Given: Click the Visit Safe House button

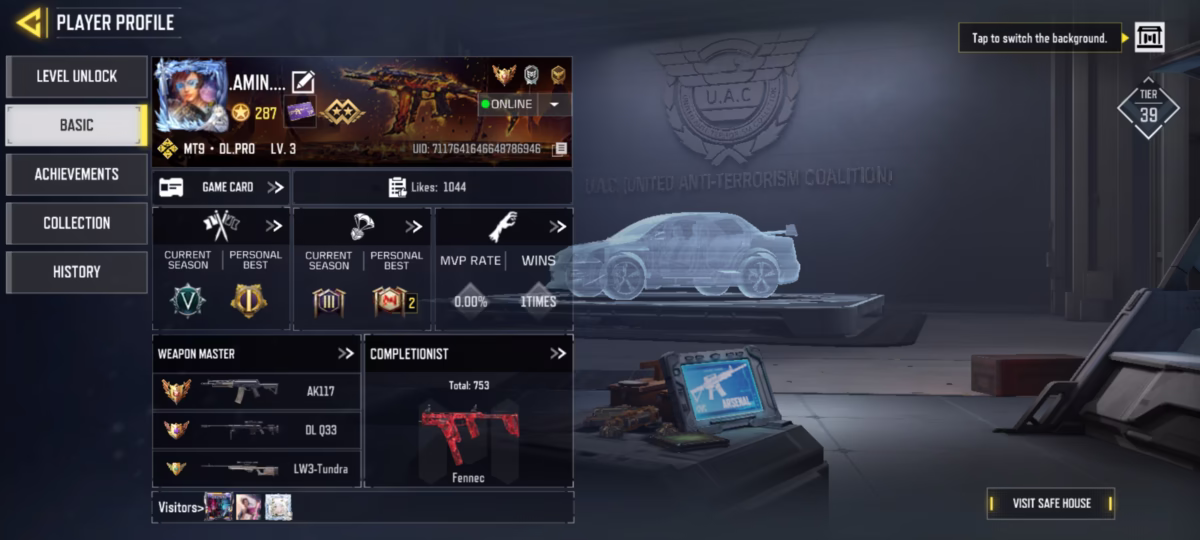Looking at the screenshot, I should pyautogui.click(x=1050, y=503).
